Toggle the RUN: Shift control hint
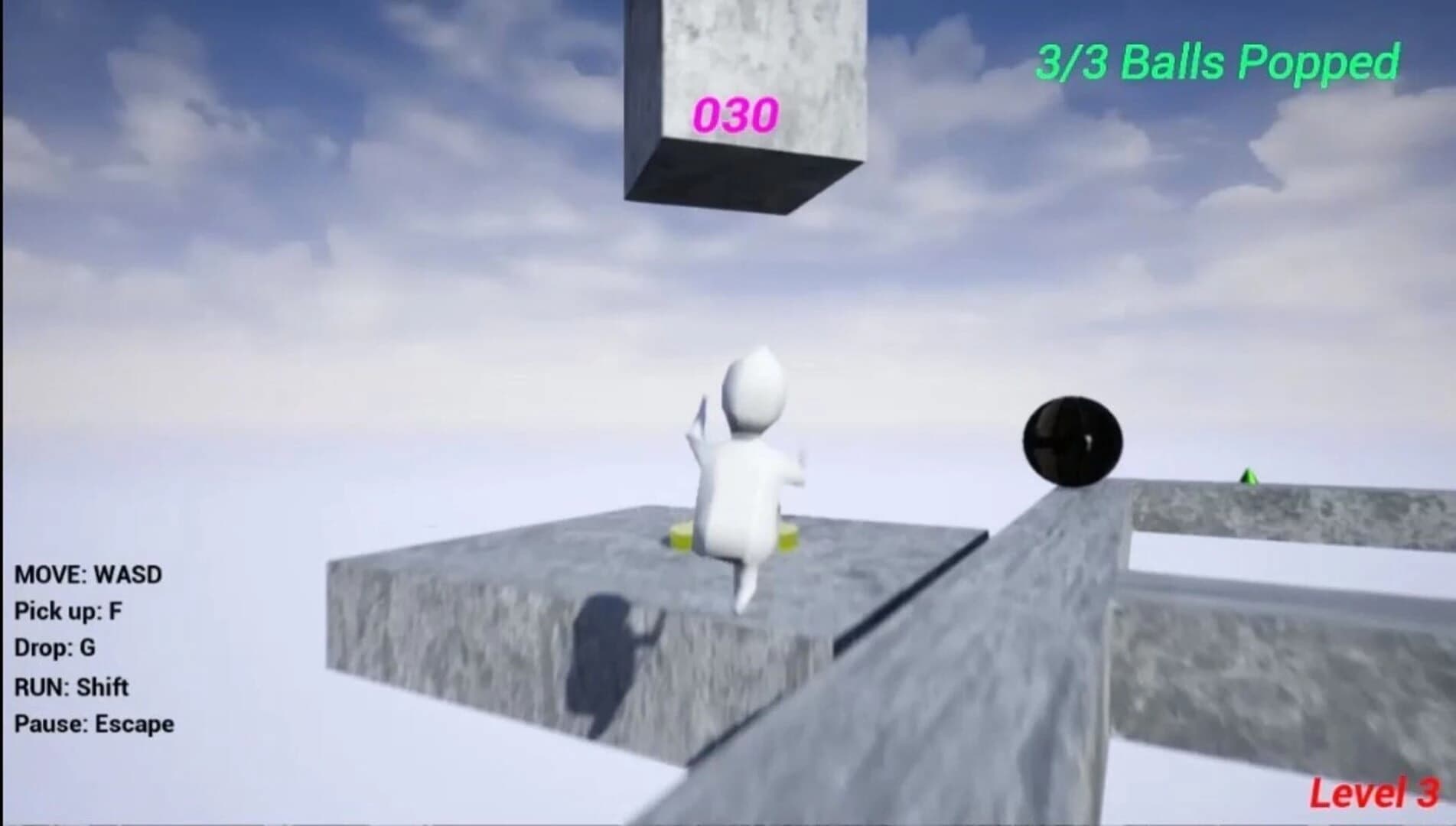Screen dimensions: 1456x826 [71, 687]
